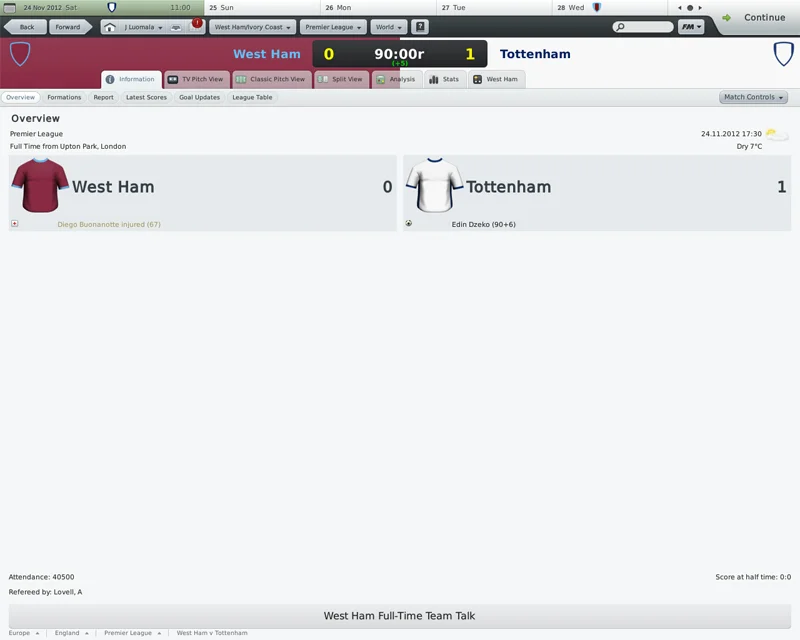The image size is (800, 640).
Task: Go Back to previous screen
Action: pos(26,27)
